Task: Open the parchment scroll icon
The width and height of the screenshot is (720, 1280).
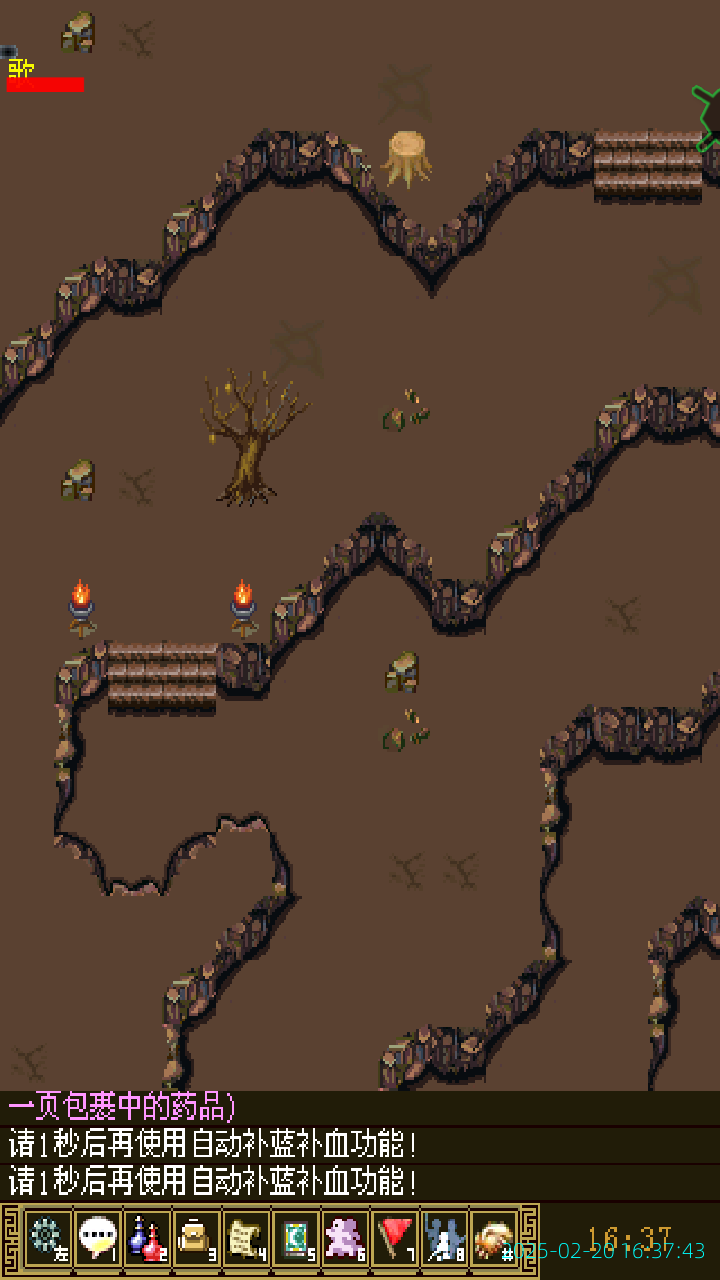Action: click(x=246, y=1238)
